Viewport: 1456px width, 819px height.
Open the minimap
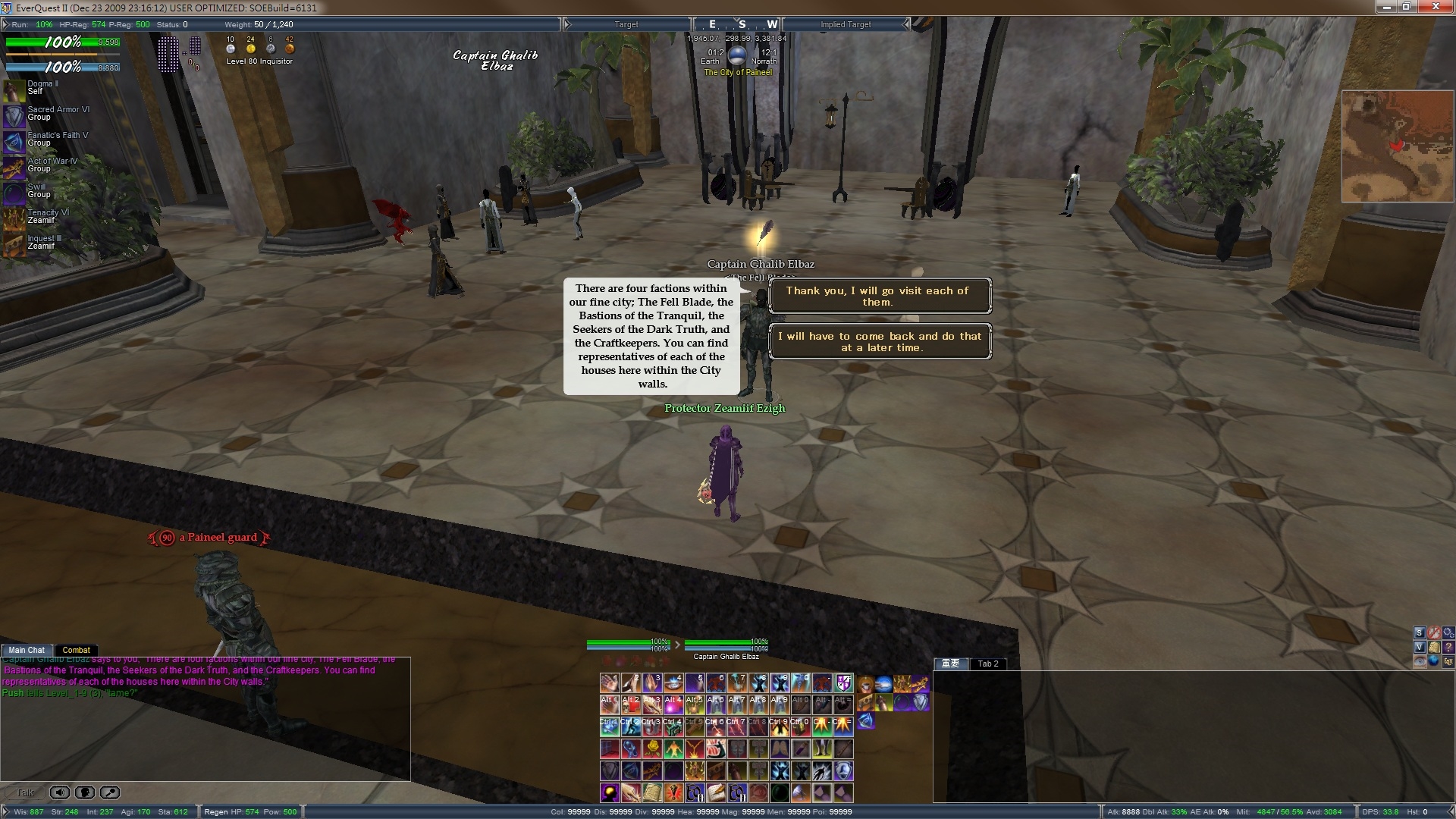1397,146
